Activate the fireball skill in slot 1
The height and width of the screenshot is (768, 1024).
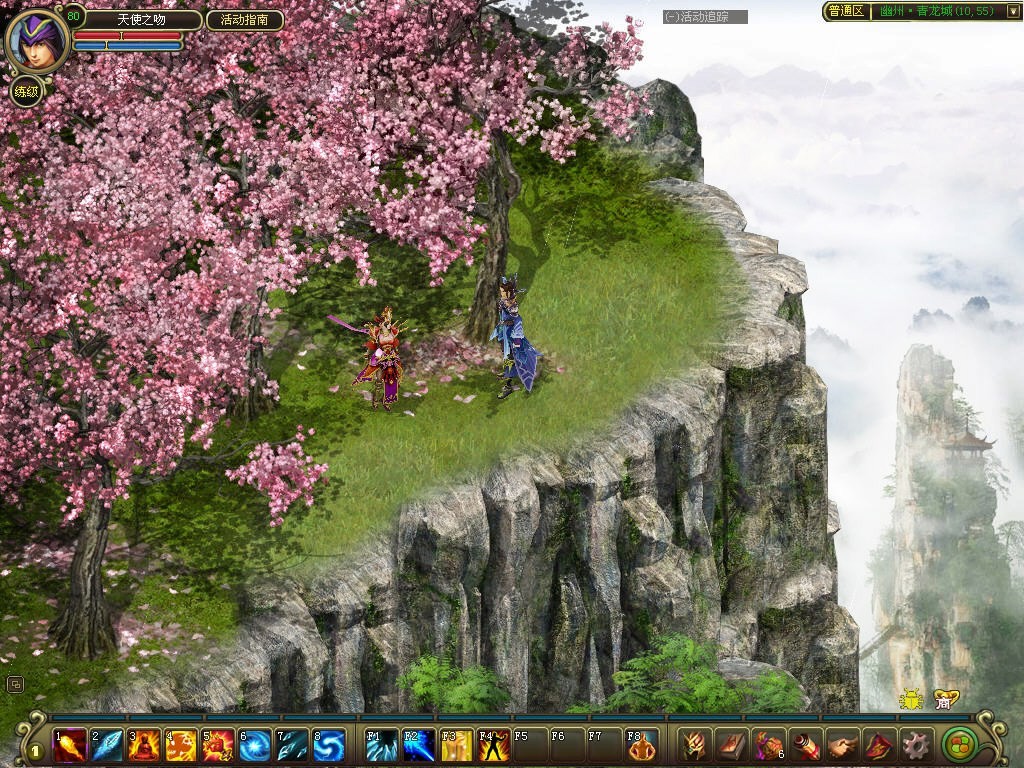point(70,745)
